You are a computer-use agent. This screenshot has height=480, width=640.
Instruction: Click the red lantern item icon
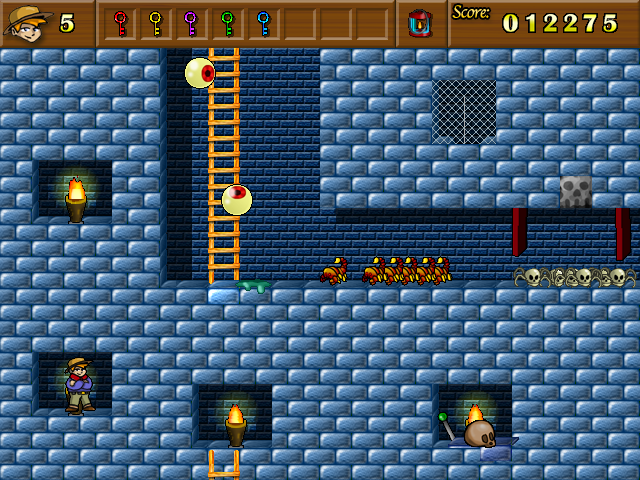point(420,23)
